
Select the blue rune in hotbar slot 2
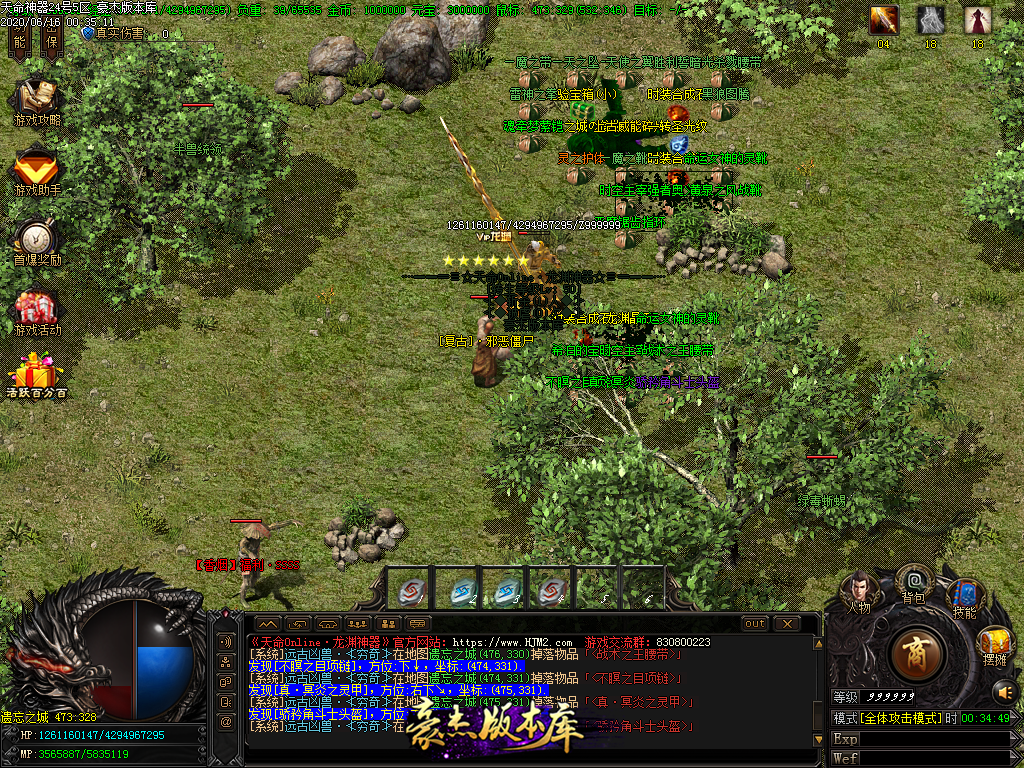click(460, 591)
